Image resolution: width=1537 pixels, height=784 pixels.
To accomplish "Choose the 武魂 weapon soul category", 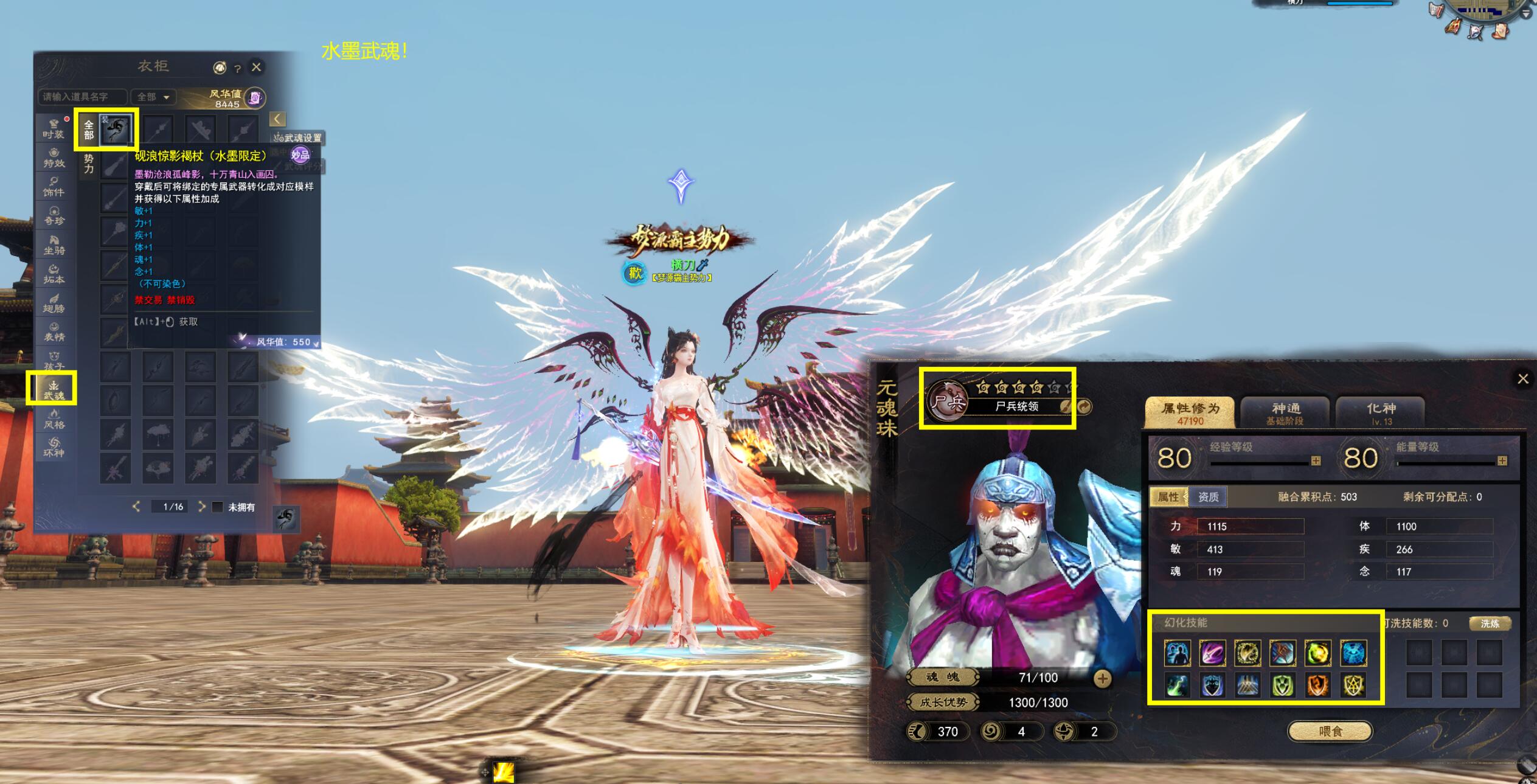I will [54, 390].
